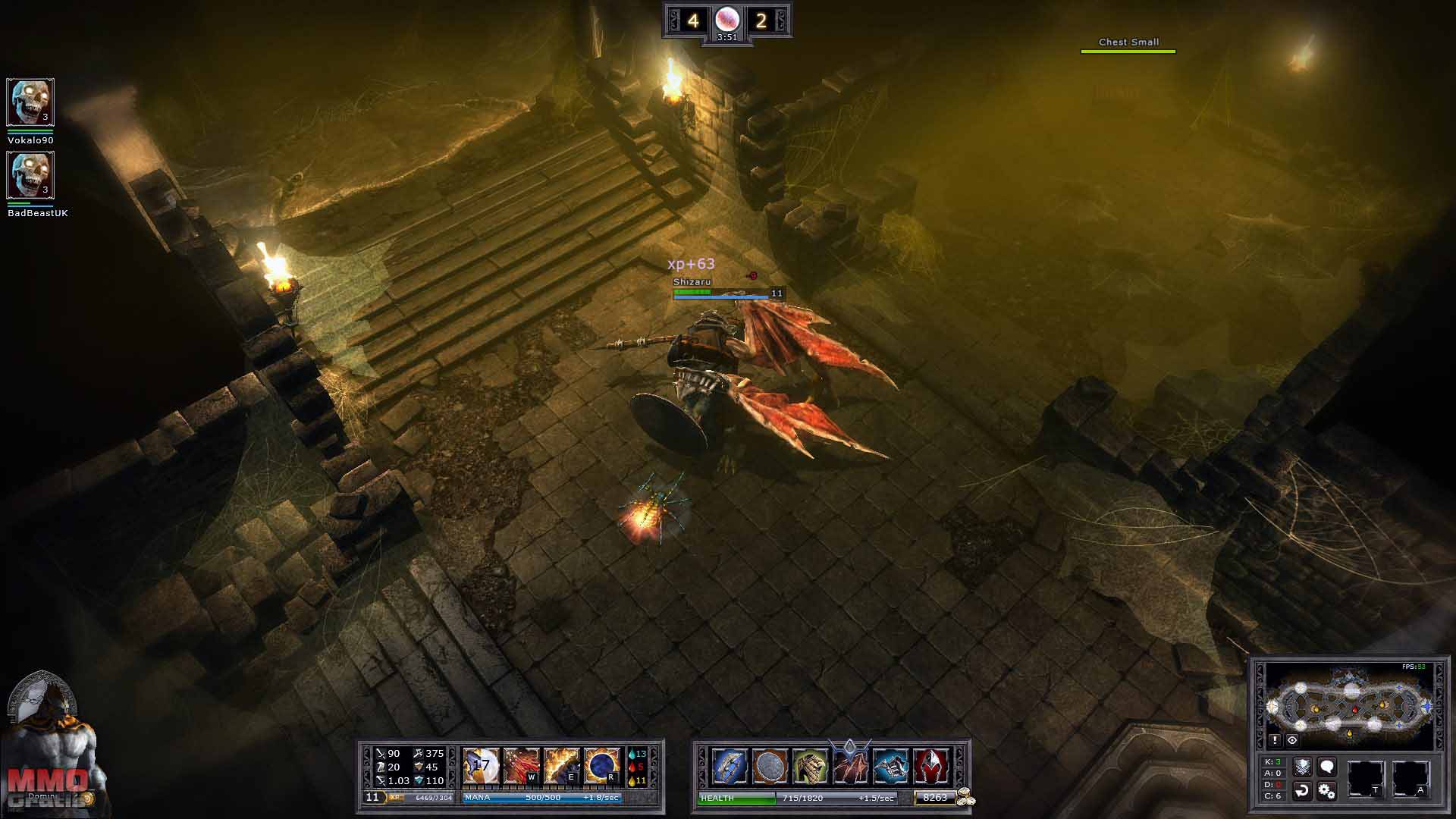Pick the golden scale gauntlet item
This screenshot has width=1456, height=819.
pos(810,766)
